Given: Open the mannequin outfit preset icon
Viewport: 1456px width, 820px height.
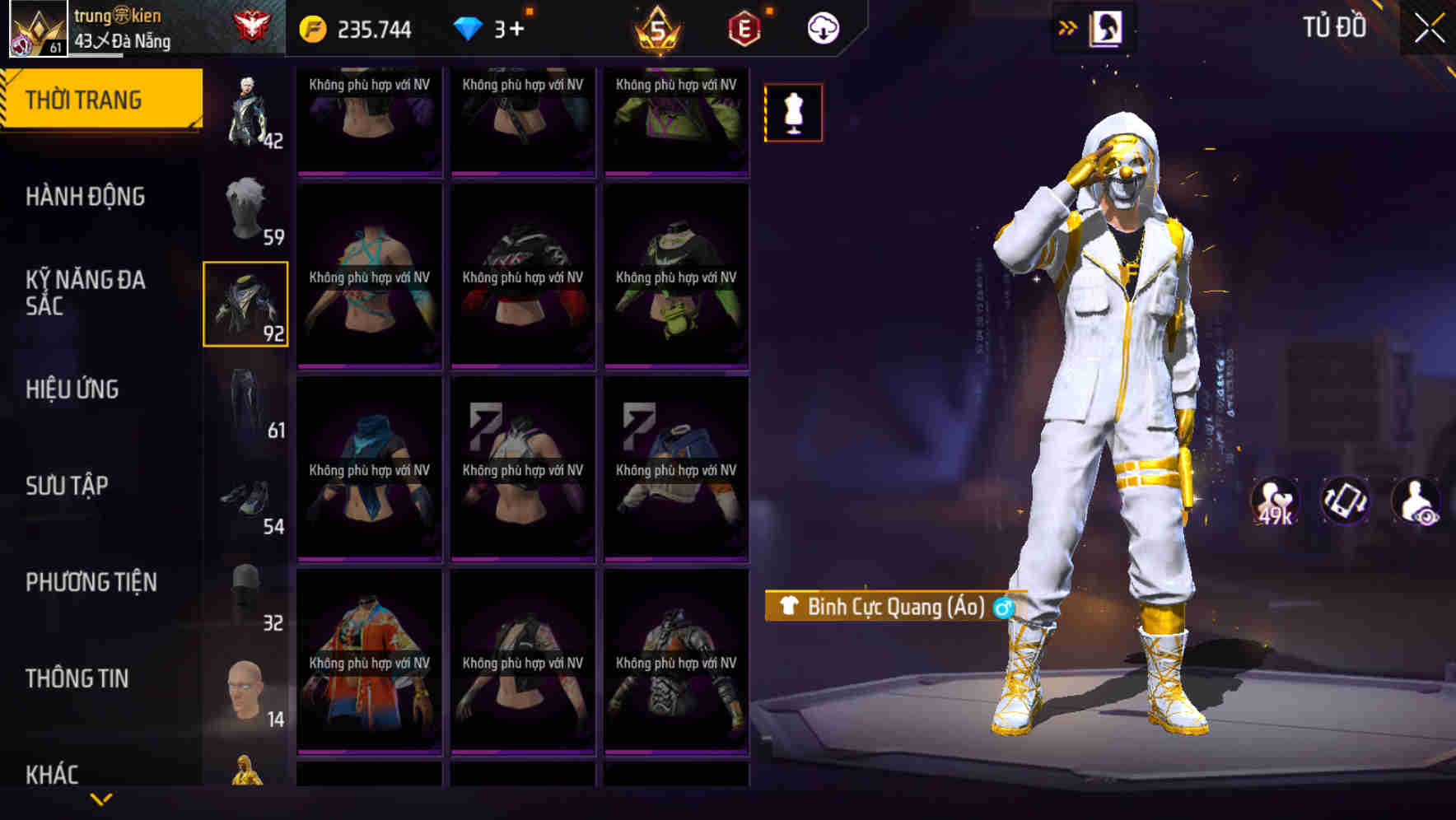Looking at the screenshot, I should tap(792, 113).
